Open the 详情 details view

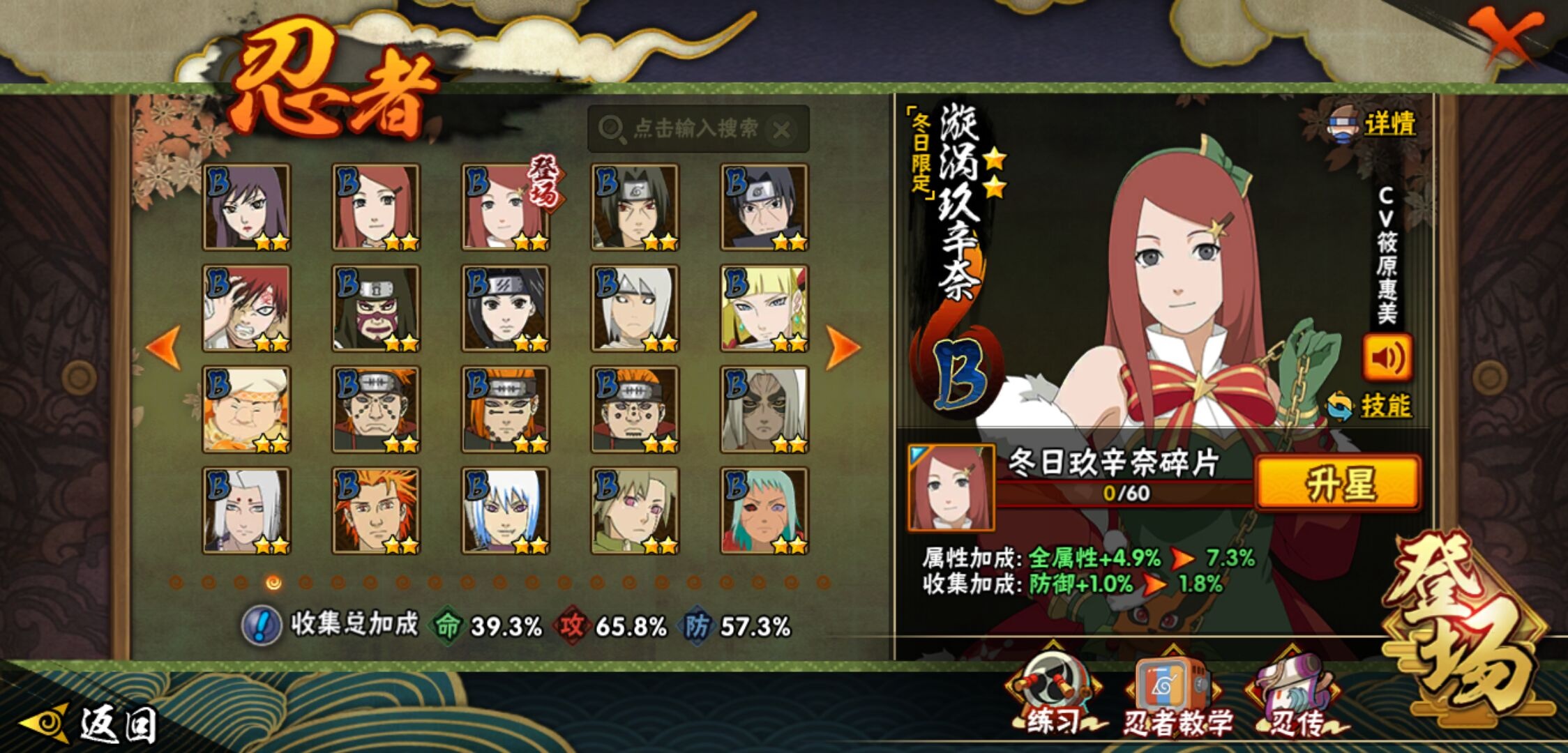(1388, 125)
